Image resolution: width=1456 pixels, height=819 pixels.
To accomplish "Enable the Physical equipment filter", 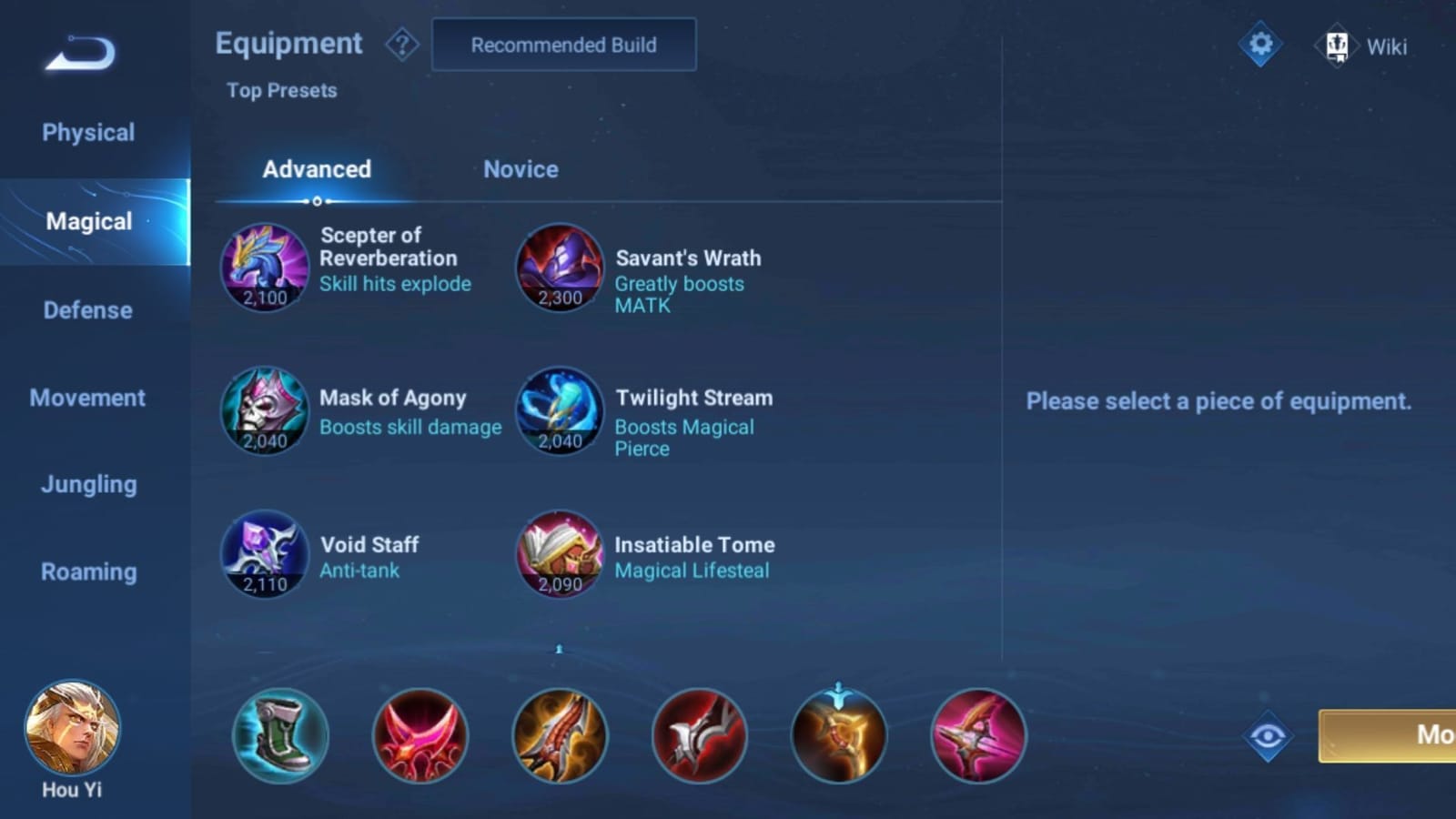I will coord(87,132).
